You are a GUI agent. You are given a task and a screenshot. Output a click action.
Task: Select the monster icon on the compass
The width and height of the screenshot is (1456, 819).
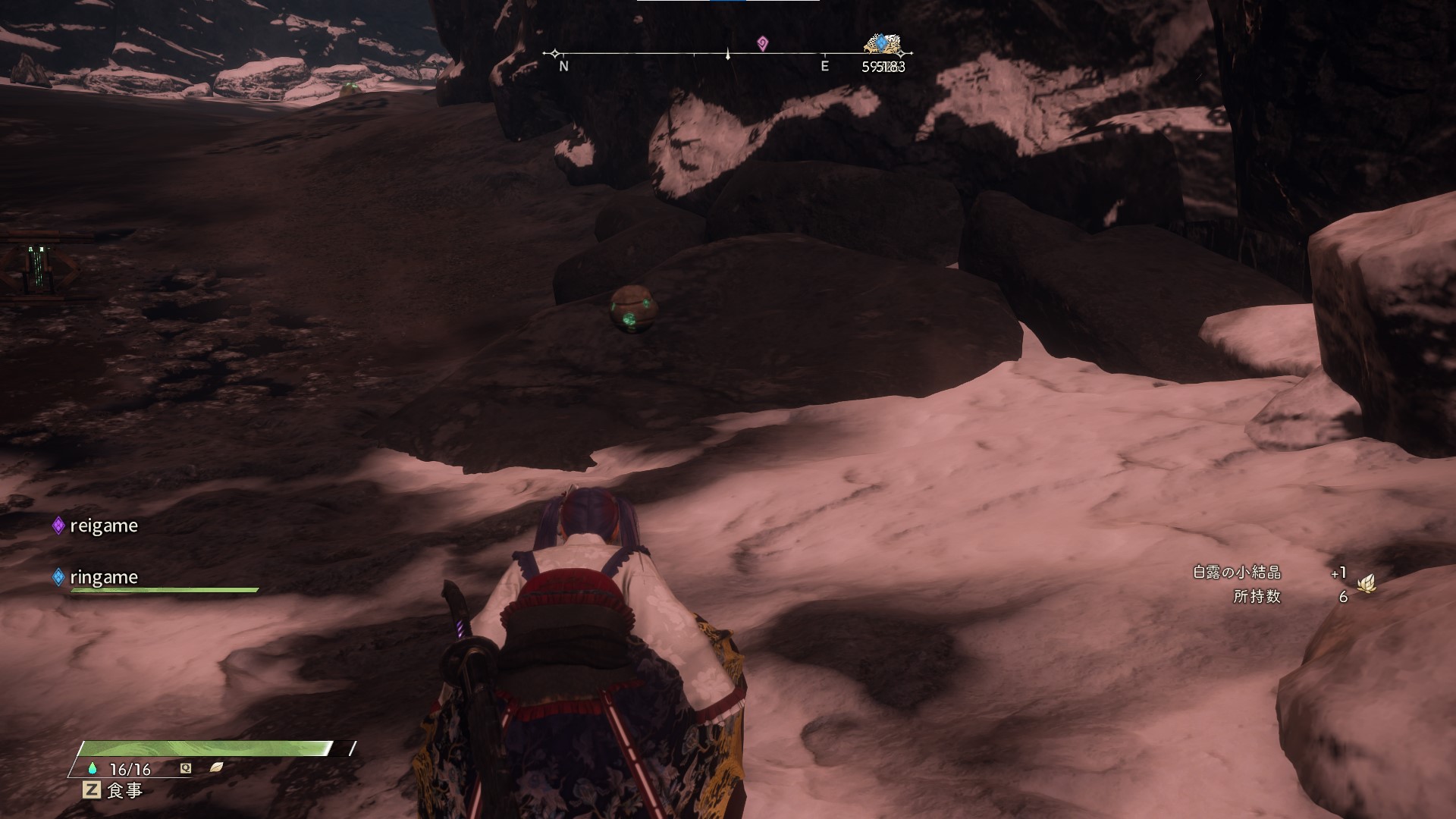coord(882,44)
